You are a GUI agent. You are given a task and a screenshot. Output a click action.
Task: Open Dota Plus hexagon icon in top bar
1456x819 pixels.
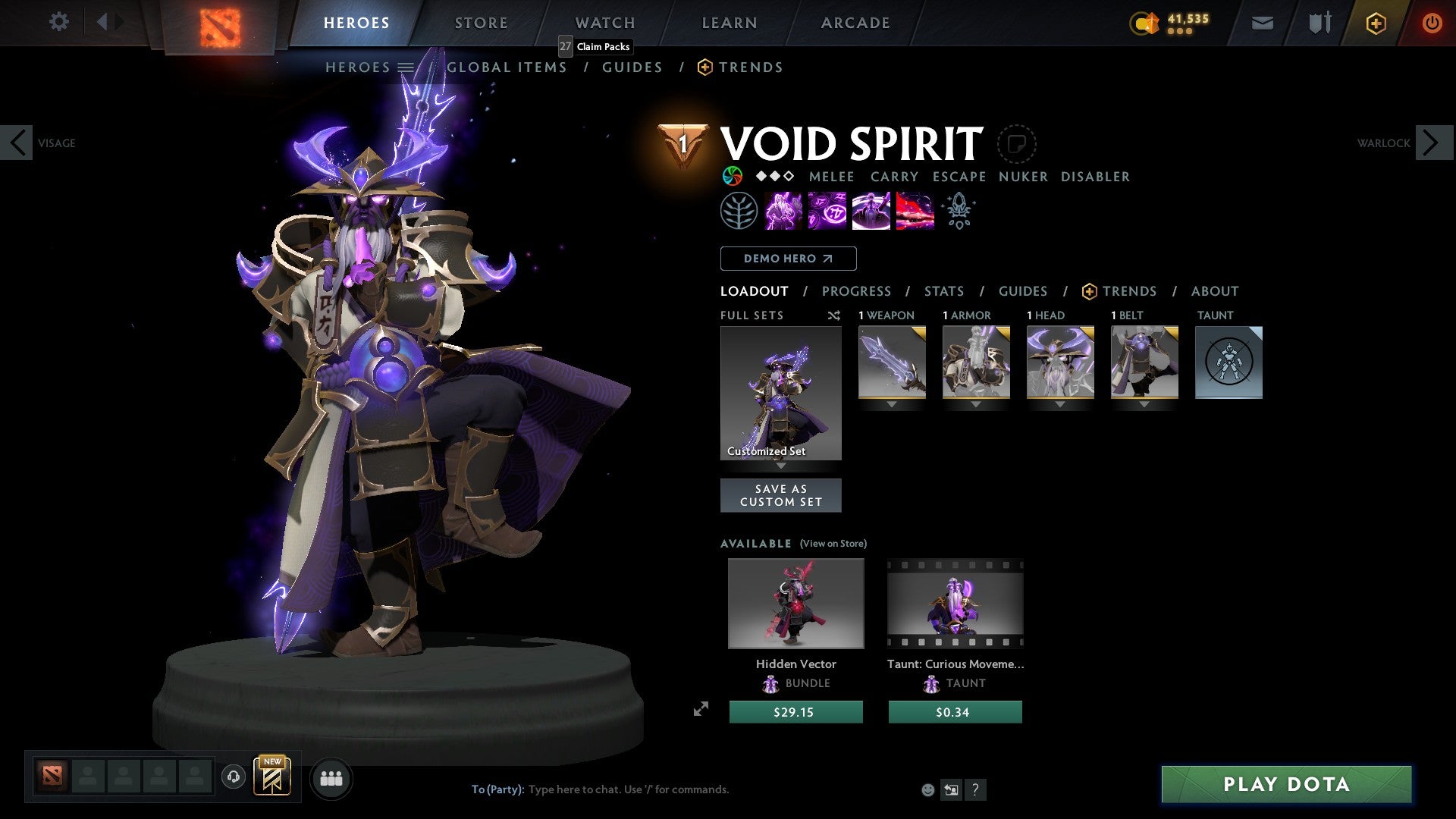1375,23
